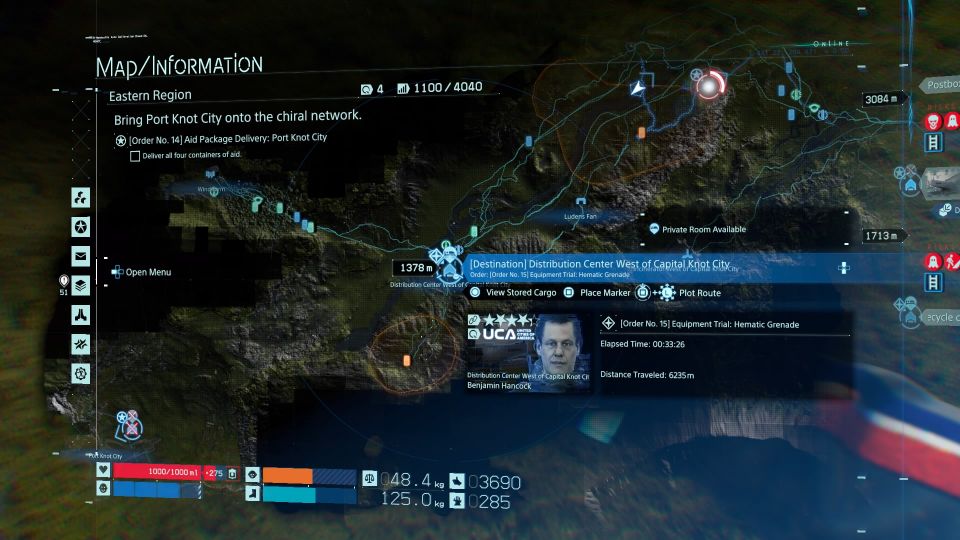
Task: Open the praying hands sidebar icon
Action: click(x=80, y=314)
